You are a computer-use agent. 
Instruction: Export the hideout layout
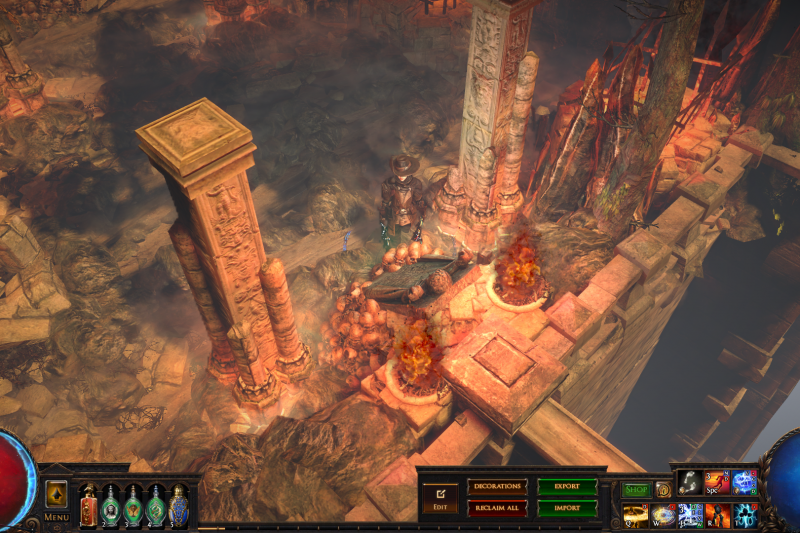(x=567, y=487)
